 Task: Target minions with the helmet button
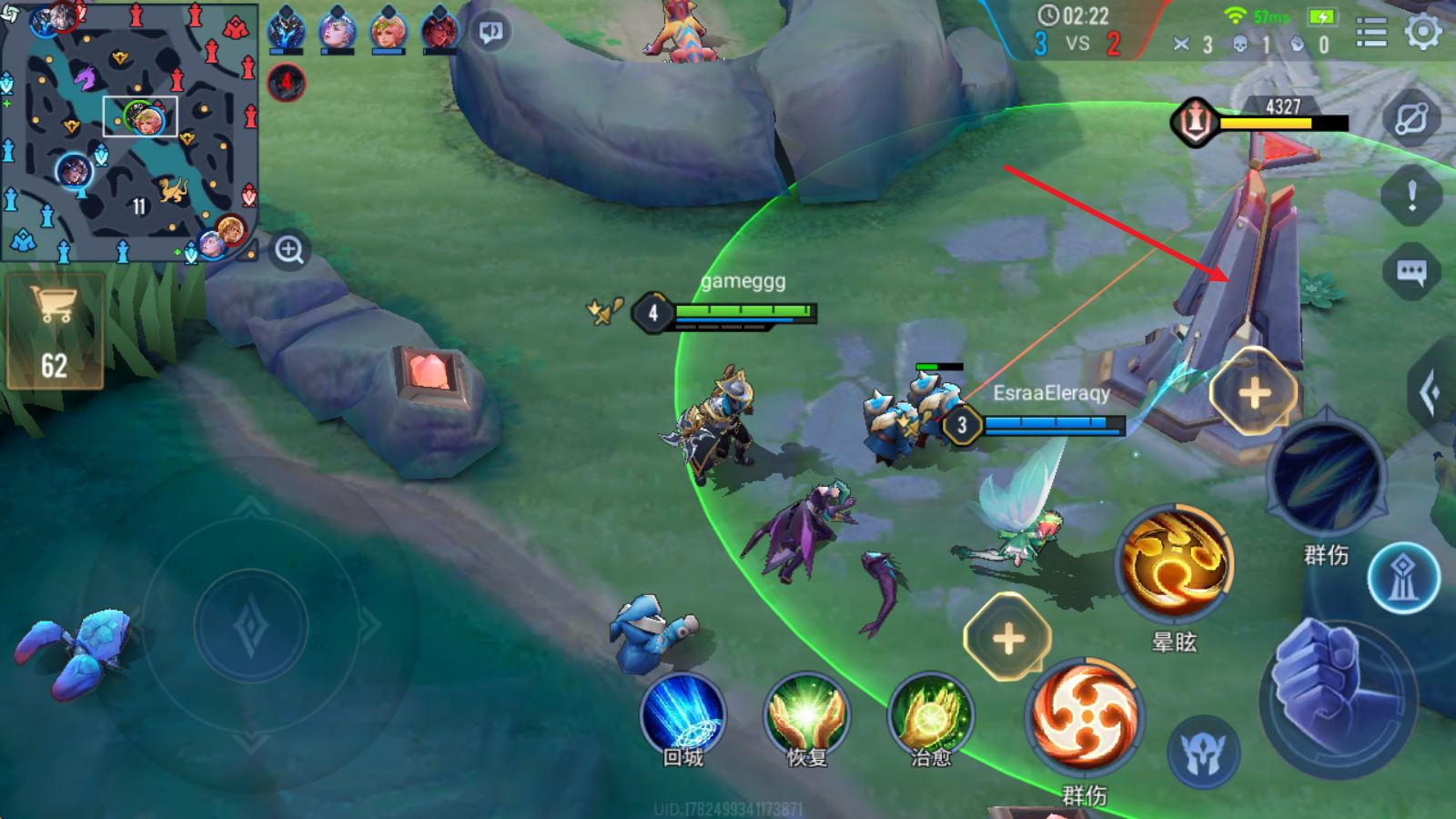(1203, 753)
